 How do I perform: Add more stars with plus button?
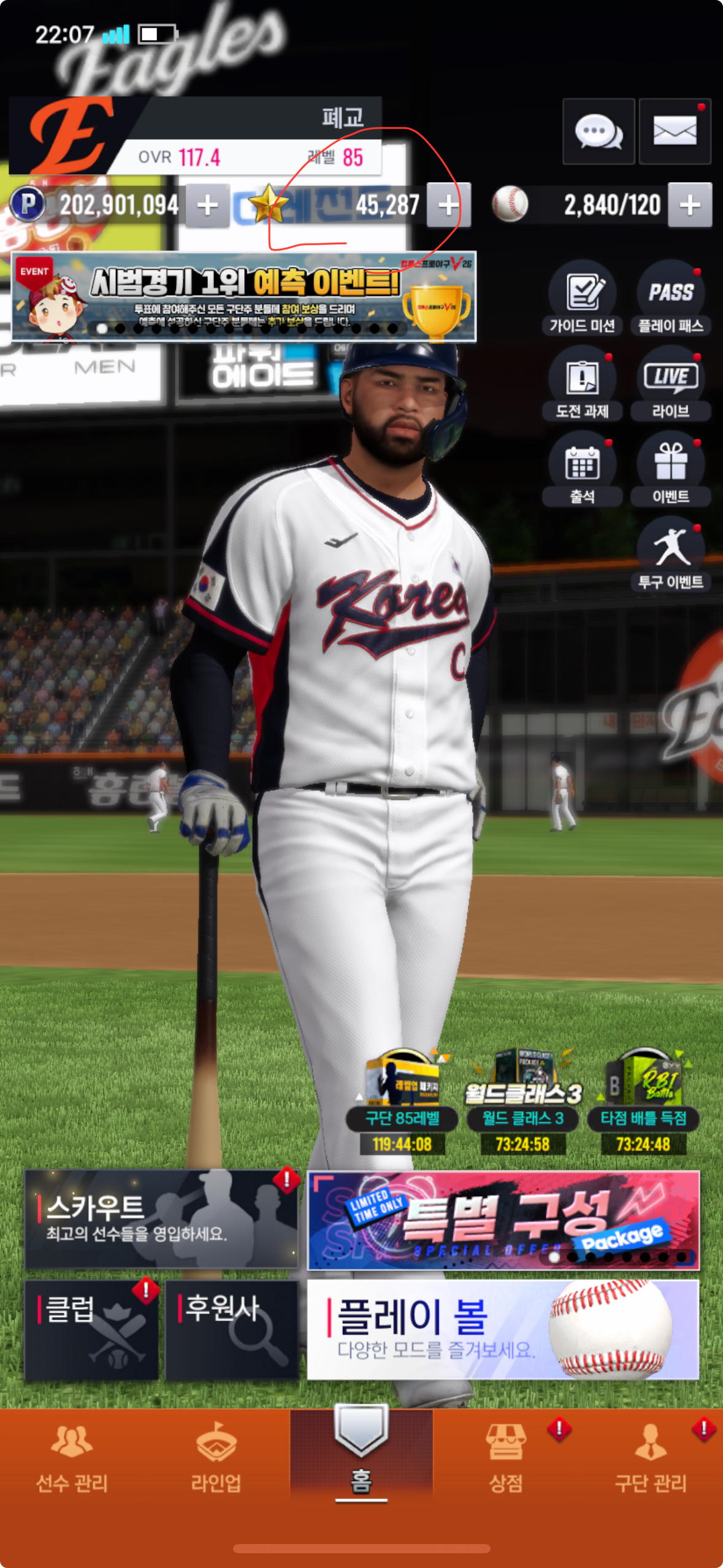click(x=449, y=206)
